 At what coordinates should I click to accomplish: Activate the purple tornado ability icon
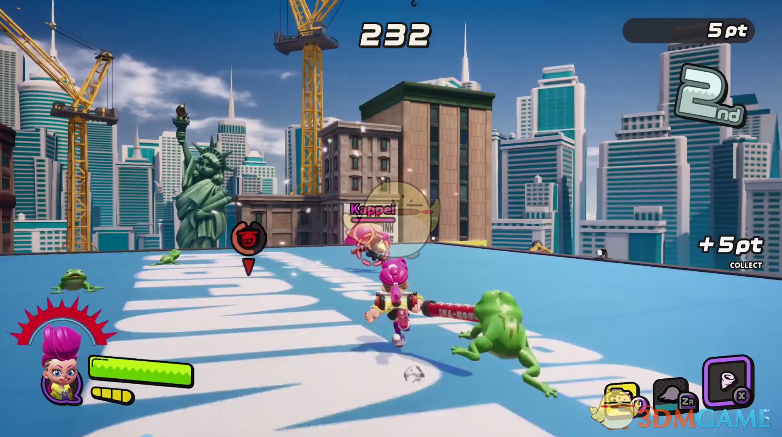(727, 380)
